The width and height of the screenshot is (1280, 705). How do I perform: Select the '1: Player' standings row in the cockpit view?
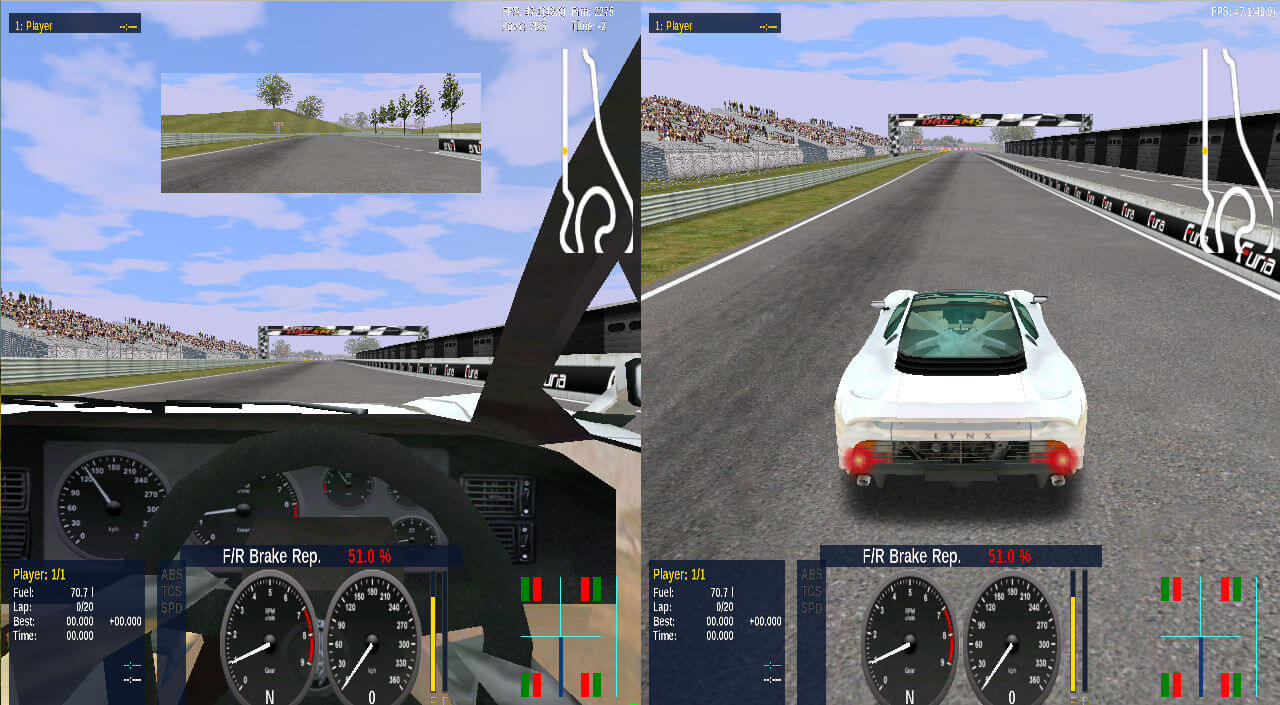click(75, 24)
